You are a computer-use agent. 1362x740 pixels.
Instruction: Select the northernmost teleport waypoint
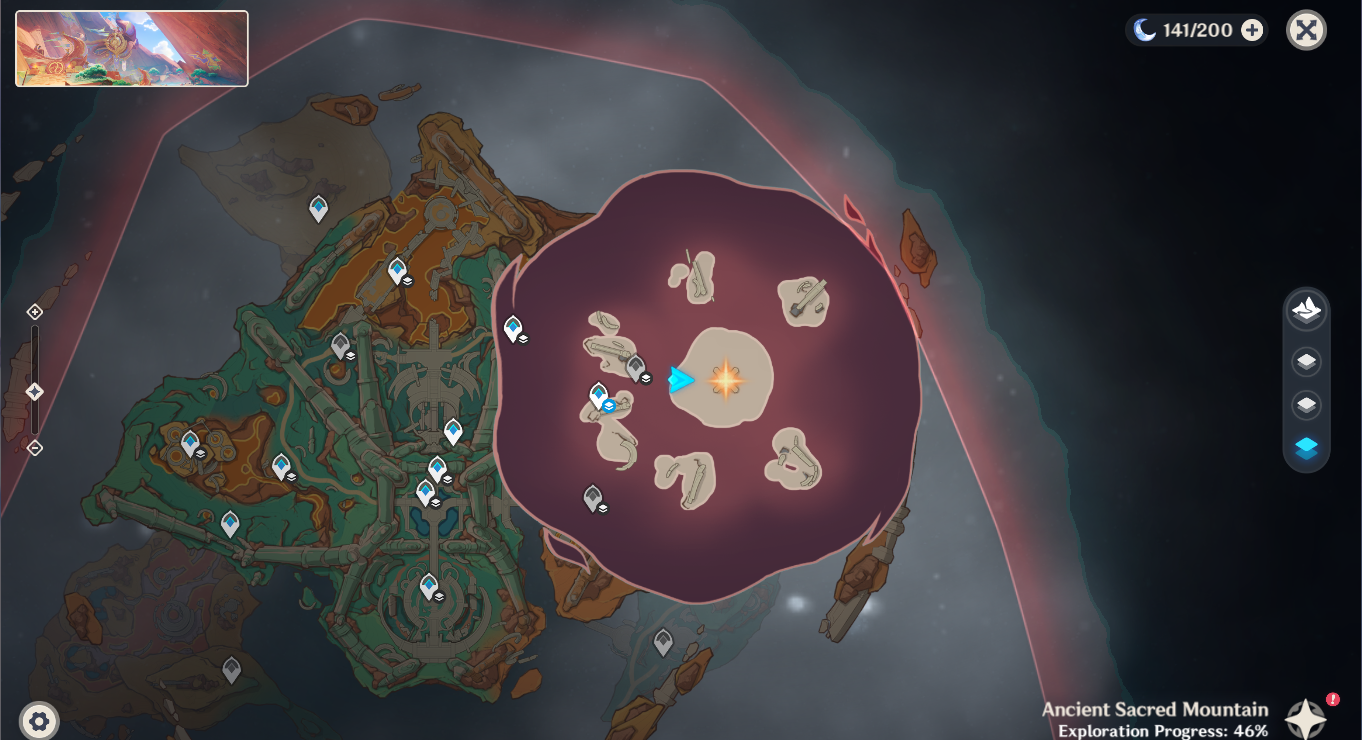[x=318, y=206]
